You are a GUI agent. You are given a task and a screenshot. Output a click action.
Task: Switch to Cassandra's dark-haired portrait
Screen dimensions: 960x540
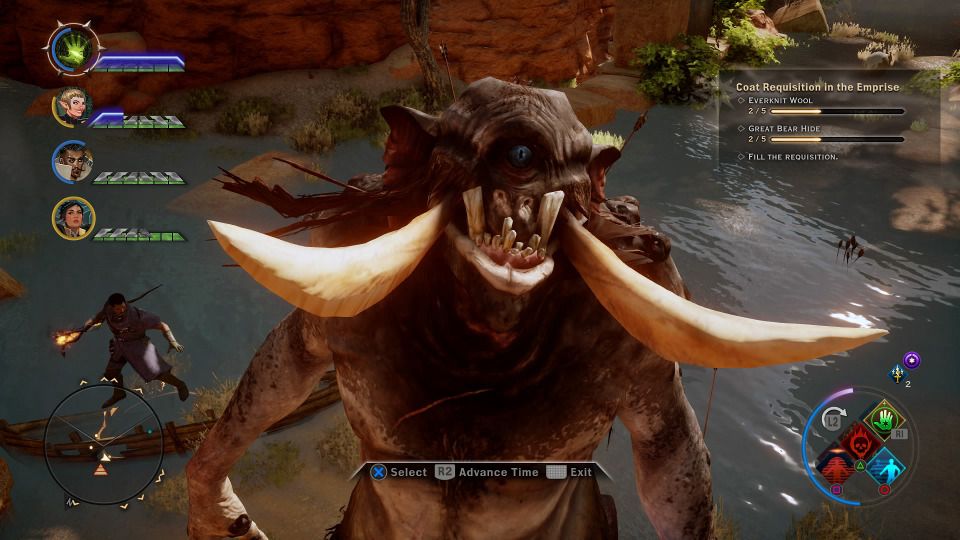73,218
